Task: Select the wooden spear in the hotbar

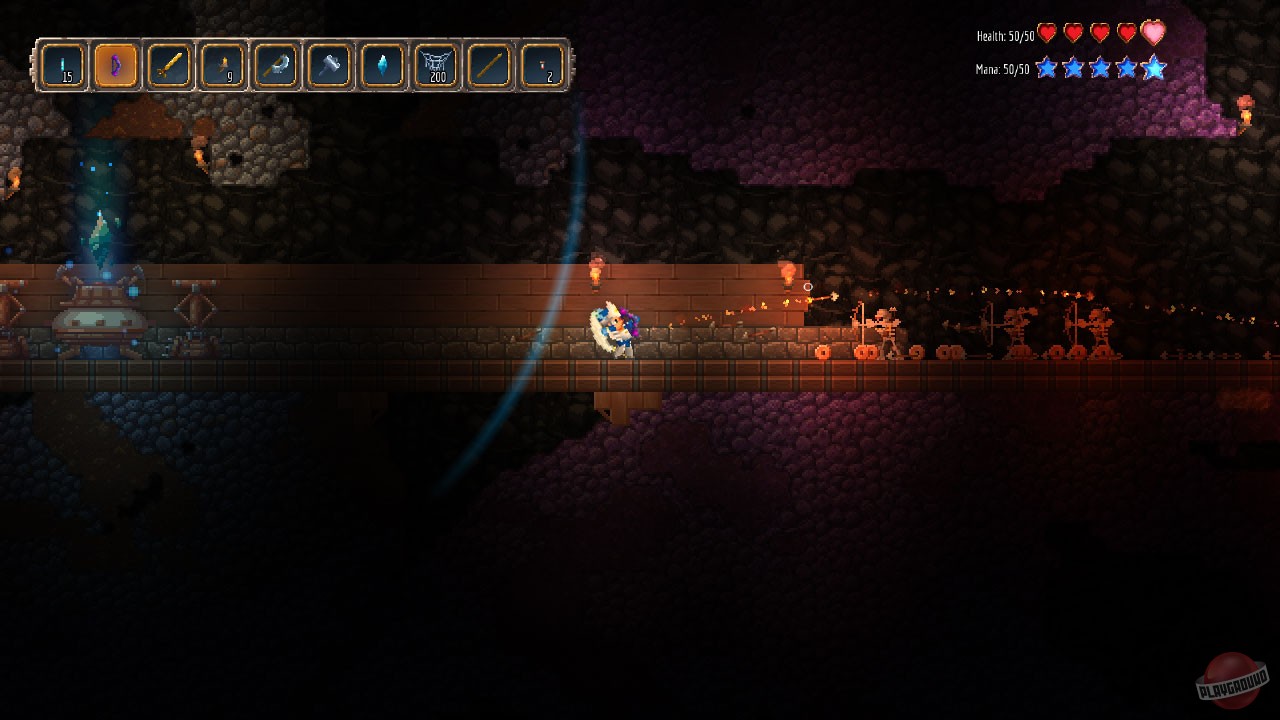Action: tap(489, 65)
